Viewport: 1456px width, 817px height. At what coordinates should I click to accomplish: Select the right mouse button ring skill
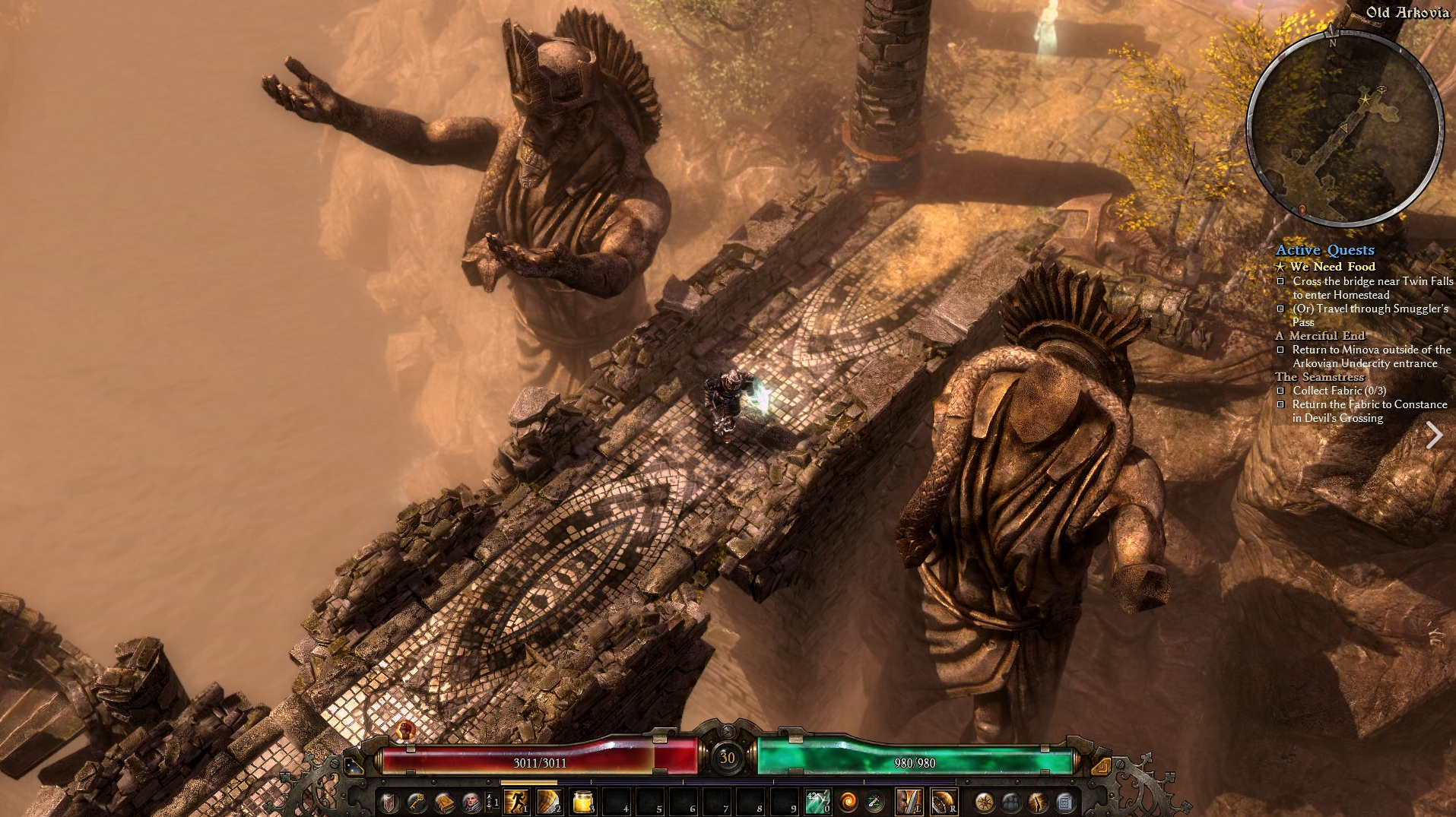[x=943, y=801]
